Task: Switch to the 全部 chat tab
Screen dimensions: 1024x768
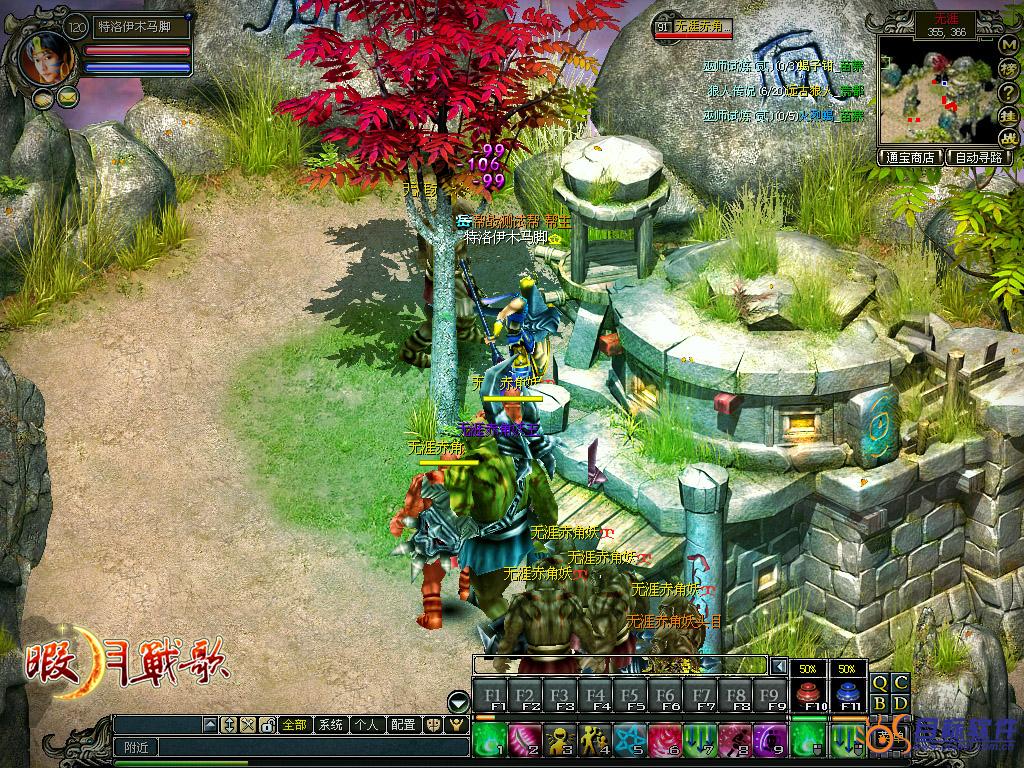Action: [x=294, y=724]
